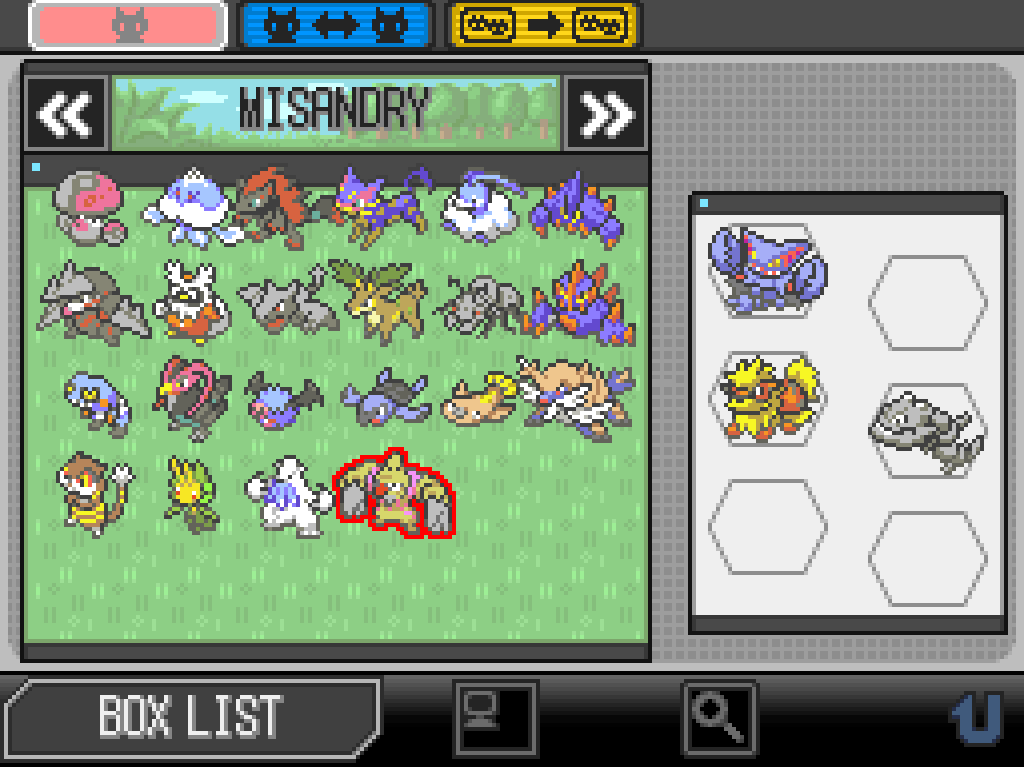Open the Box List
This screenshot has height=767, width=1024.
(190, 716)
